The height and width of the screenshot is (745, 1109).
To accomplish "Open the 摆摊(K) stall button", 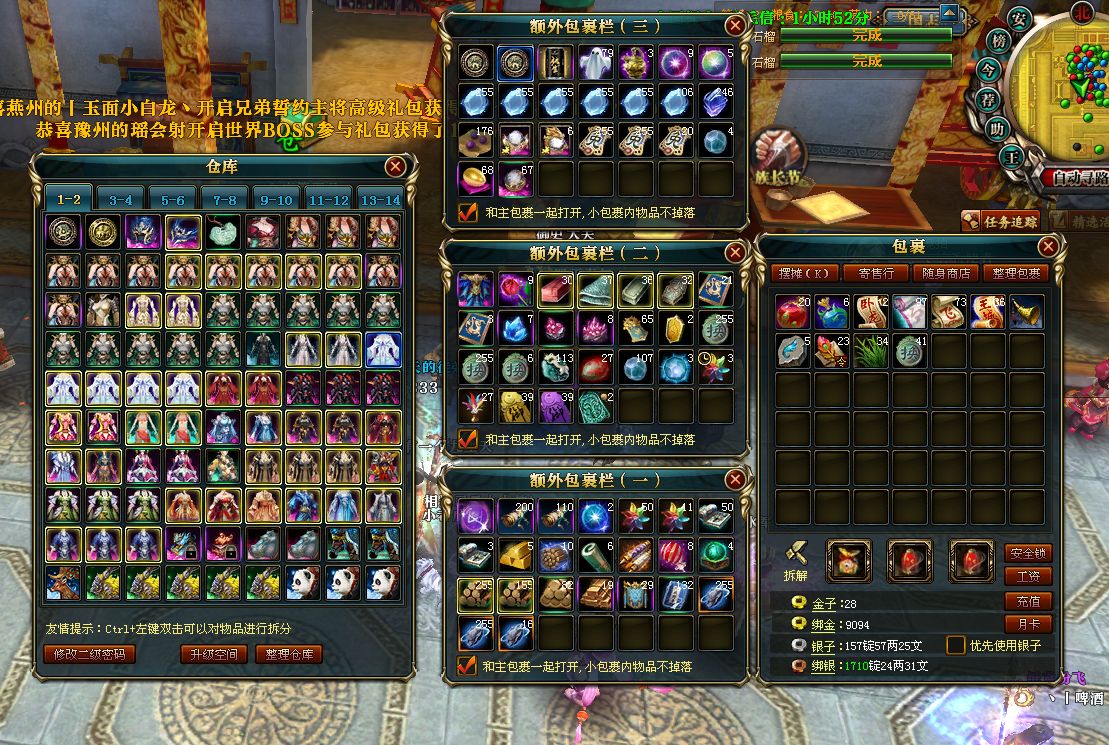I will coord(803,273).
